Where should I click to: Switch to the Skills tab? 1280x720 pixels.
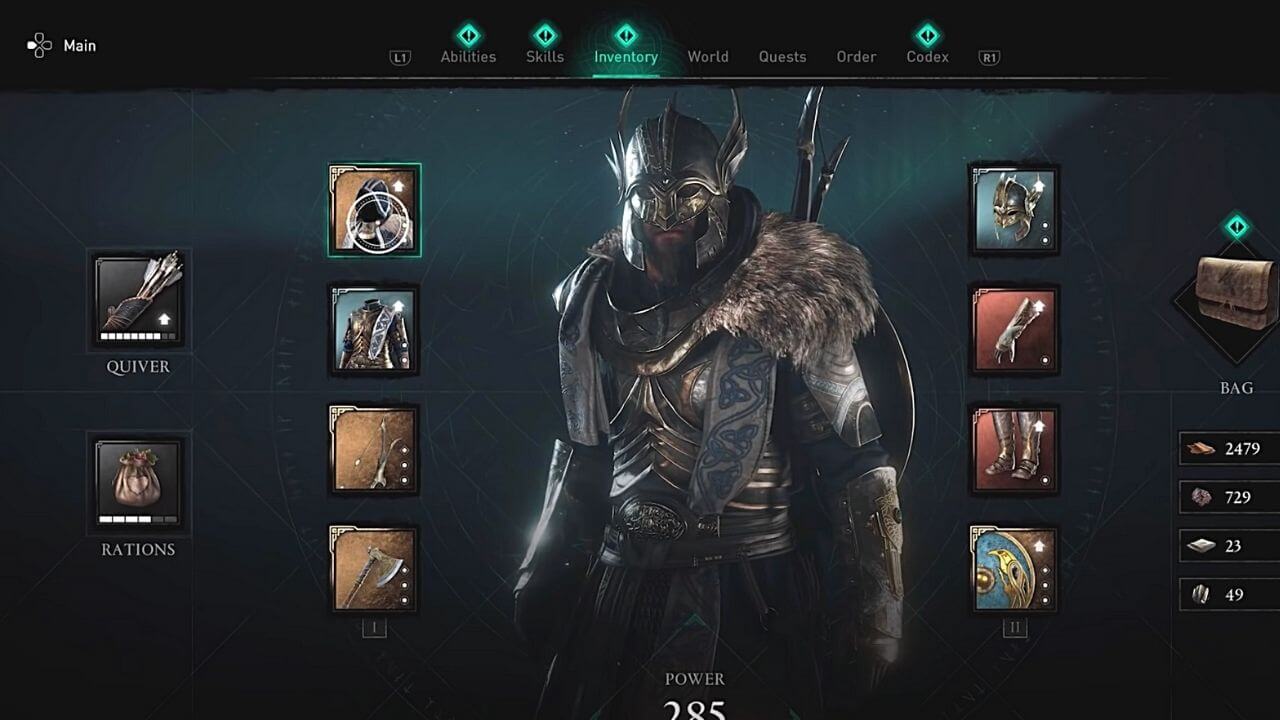click(545, 57)
